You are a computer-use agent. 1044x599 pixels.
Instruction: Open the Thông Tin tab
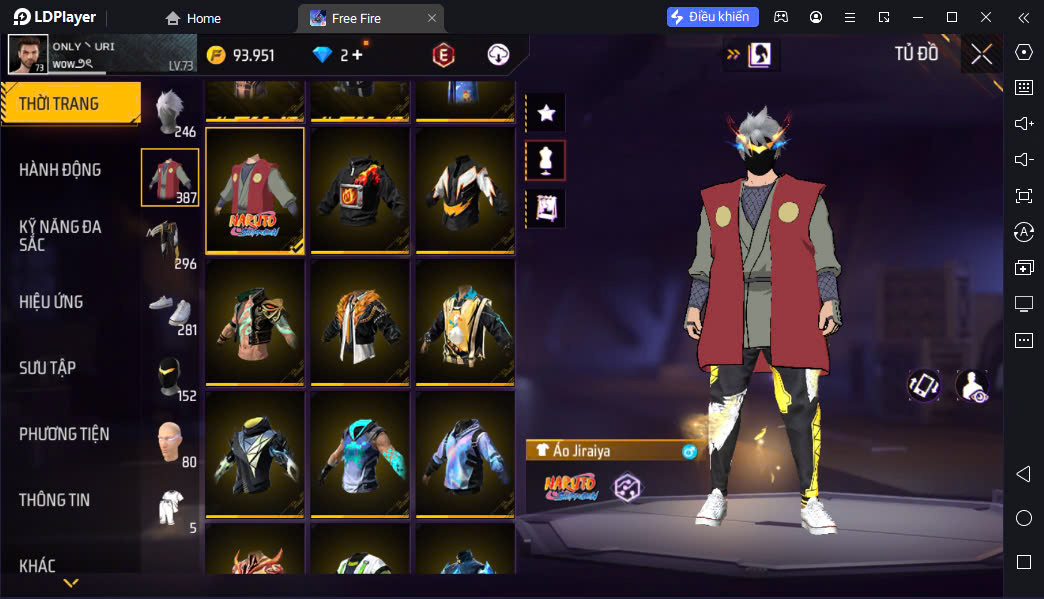(55, 500)
